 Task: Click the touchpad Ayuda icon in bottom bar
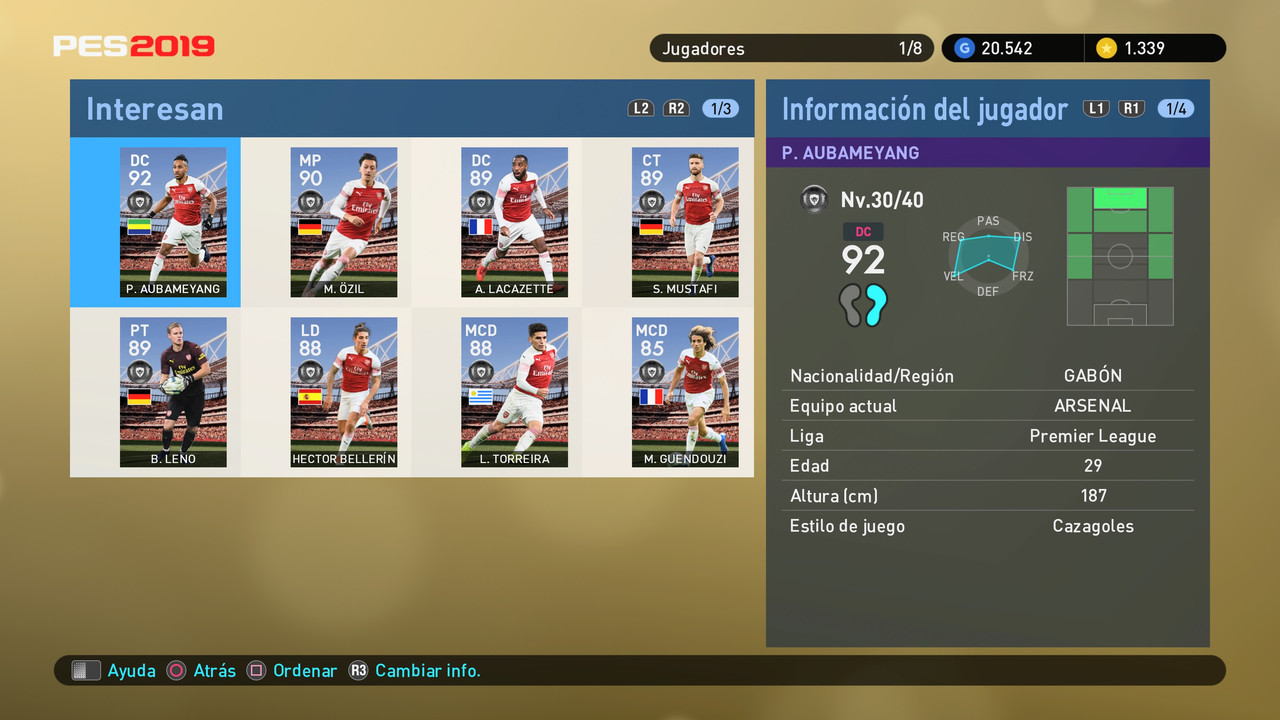tap(86, 670)
